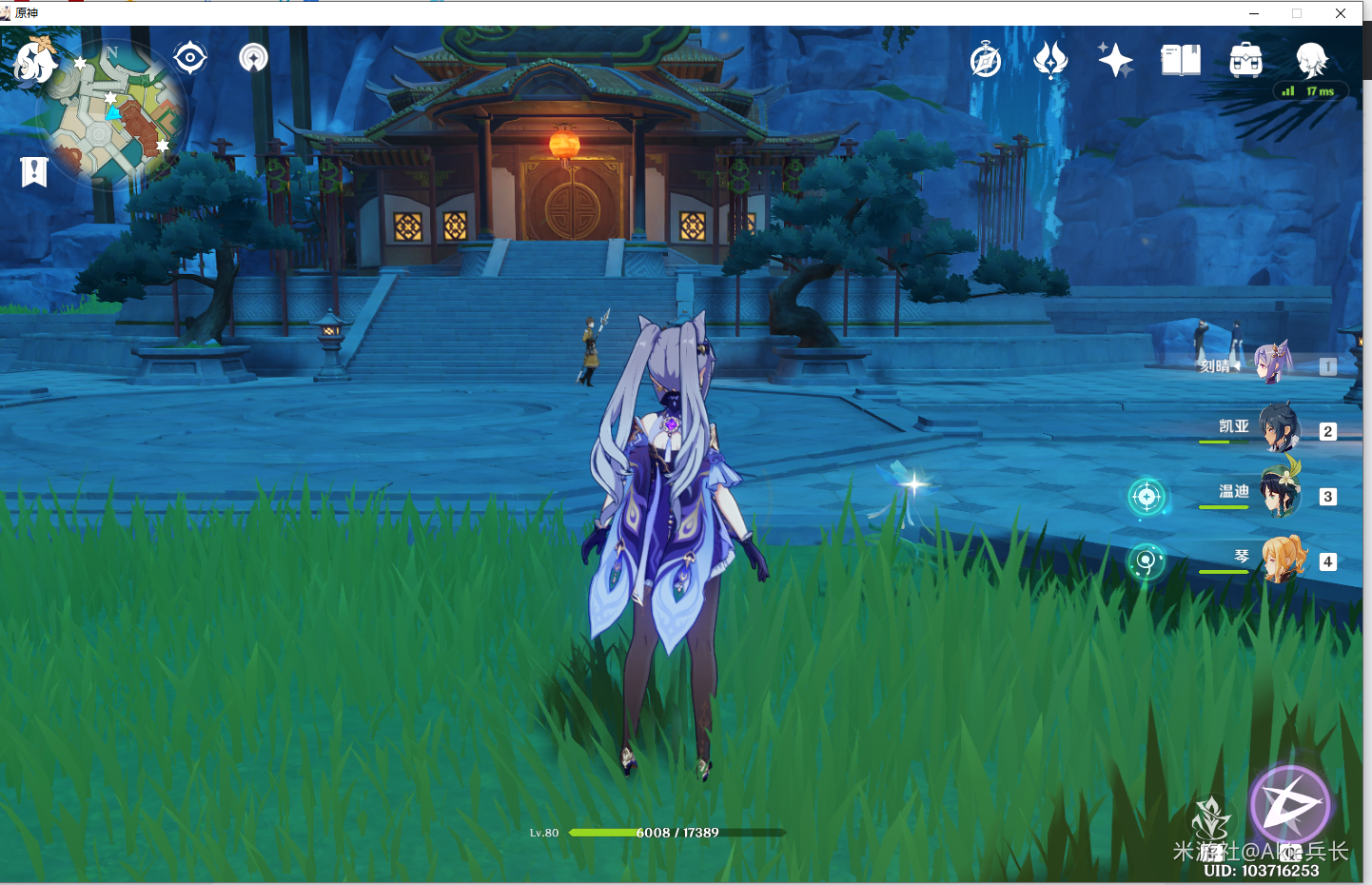
Task: Select party member 刻晴
Action: click(1273, 364)
